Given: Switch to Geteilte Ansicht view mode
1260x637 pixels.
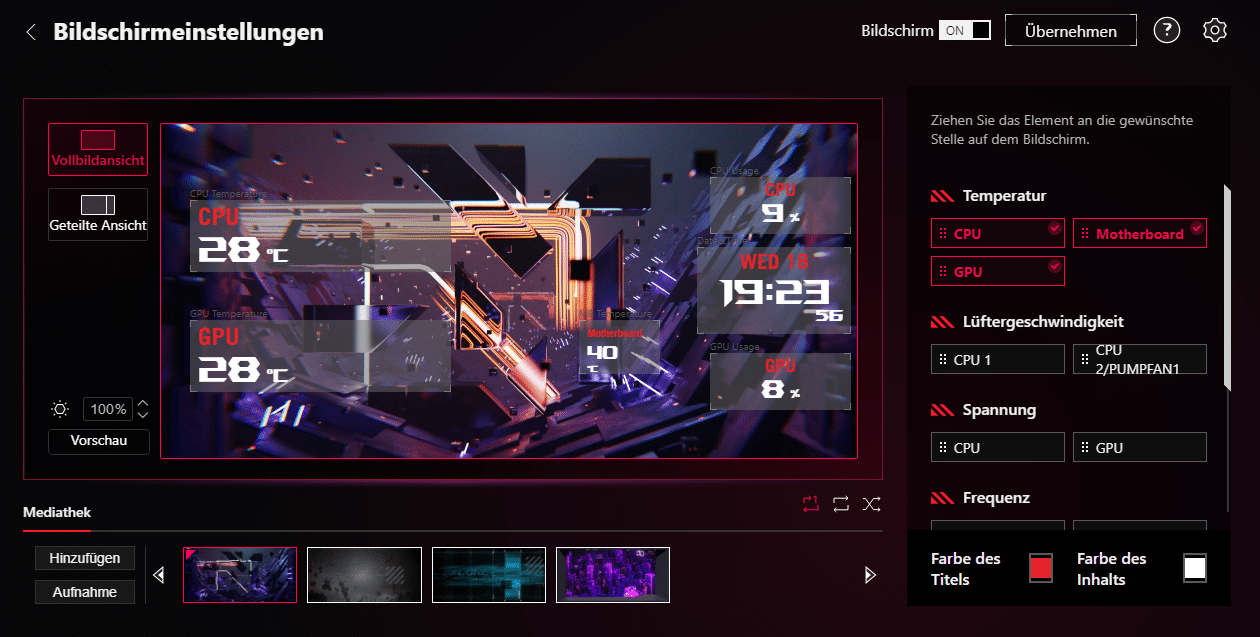Looking at the screenshot, I should (x=98, y=214).
